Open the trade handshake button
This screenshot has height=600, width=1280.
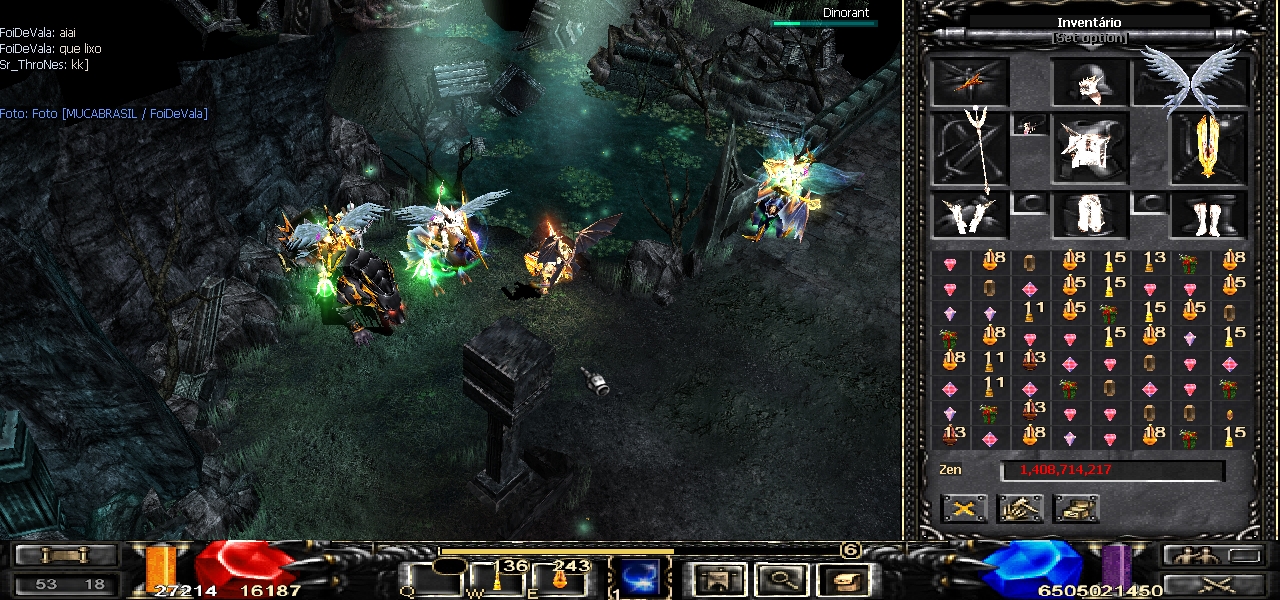click(x=1020, y=508)
